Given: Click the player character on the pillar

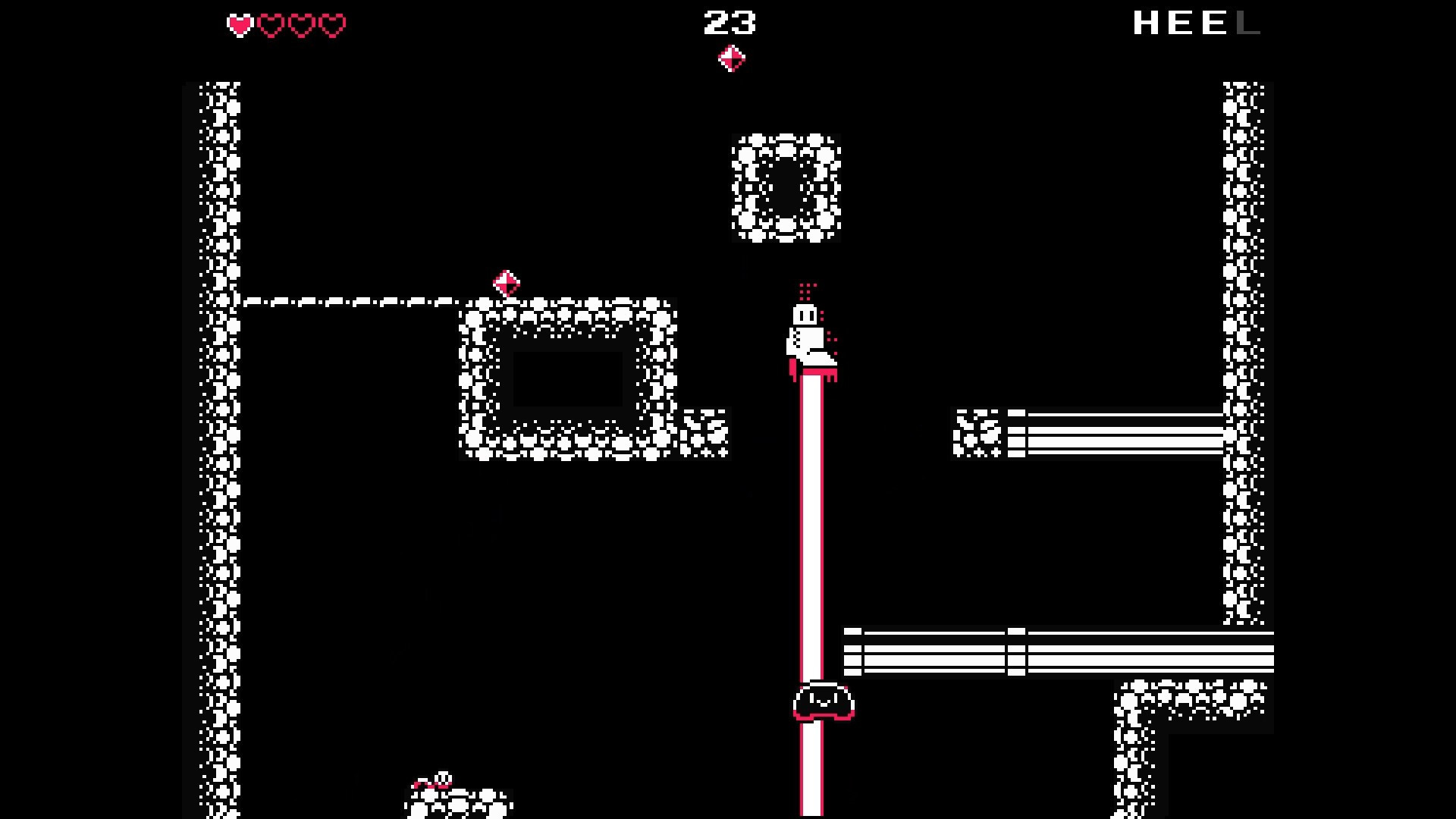Looking at the screenshot, I should [808, 334].
